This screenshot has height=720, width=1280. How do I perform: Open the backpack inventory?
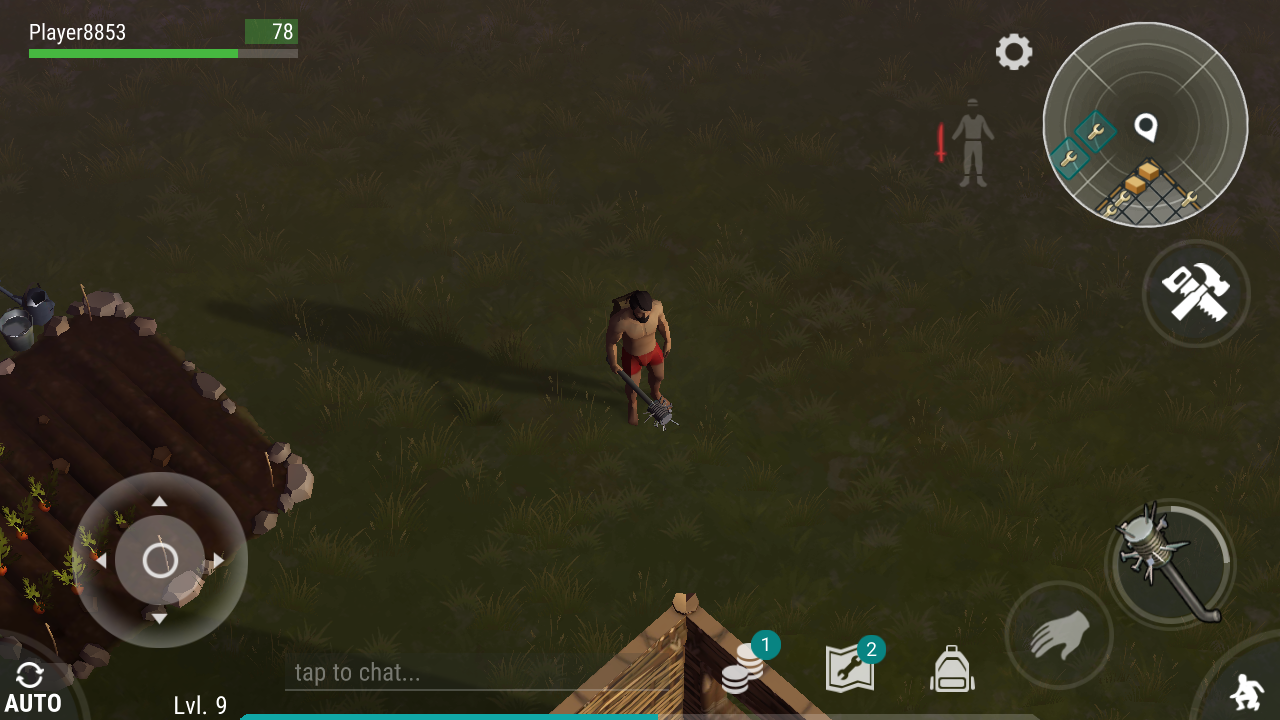pyautogui.click(x=952, y=669)
